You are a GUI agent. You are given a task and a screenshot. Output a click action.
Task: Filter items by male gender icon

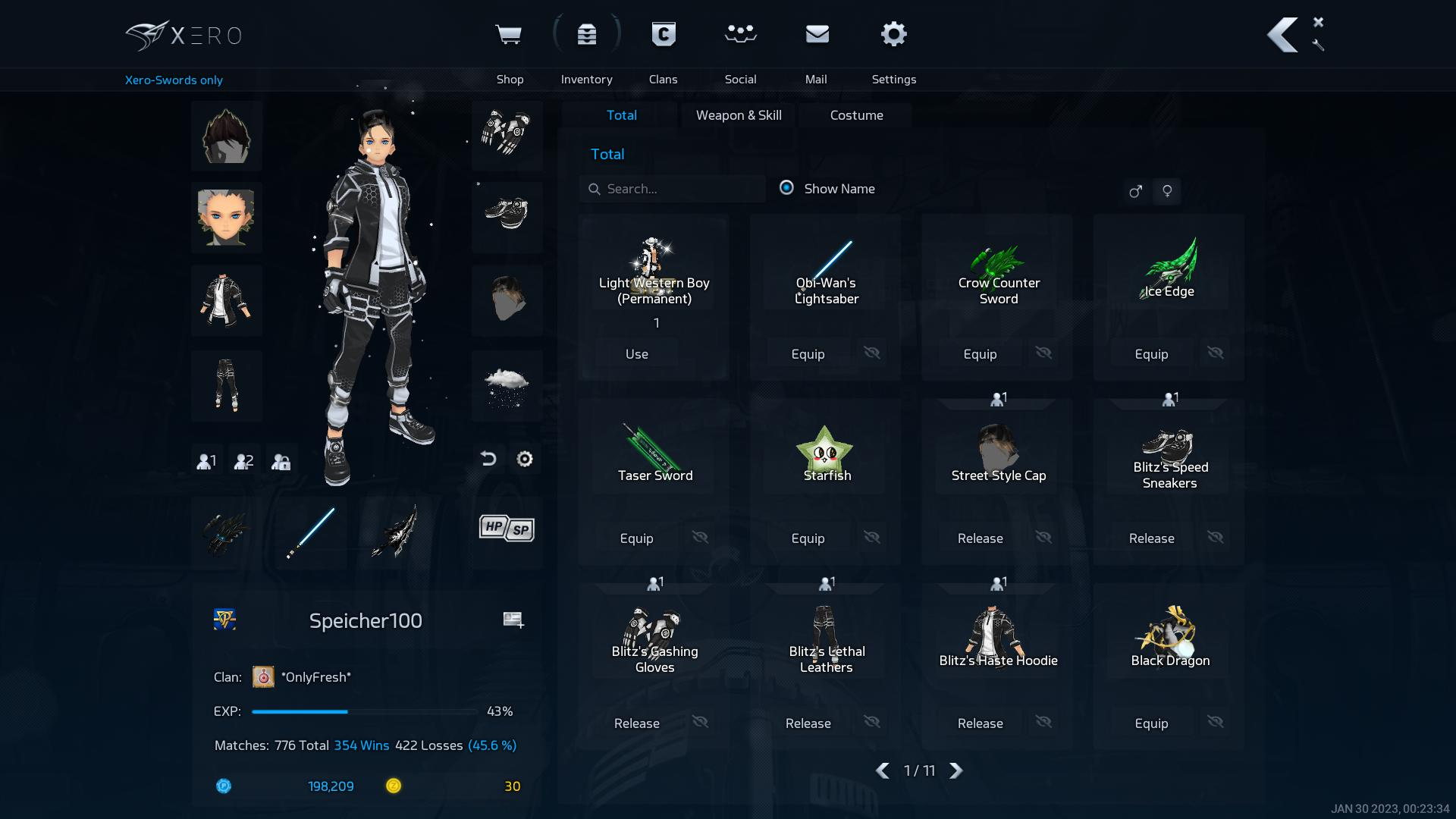[1135, 191]
